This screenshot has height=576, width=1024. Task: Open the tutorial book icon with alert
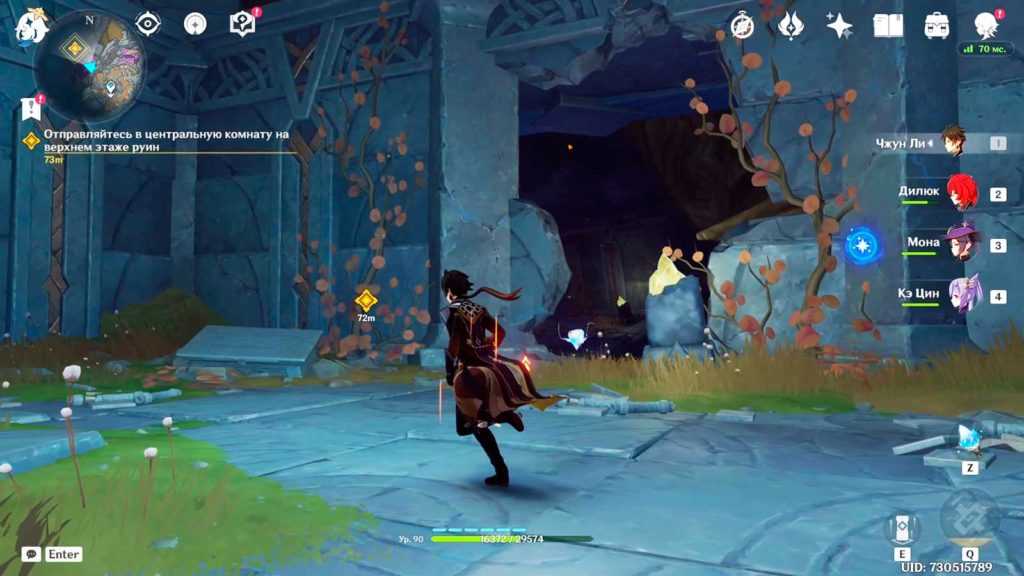point(243,23)
